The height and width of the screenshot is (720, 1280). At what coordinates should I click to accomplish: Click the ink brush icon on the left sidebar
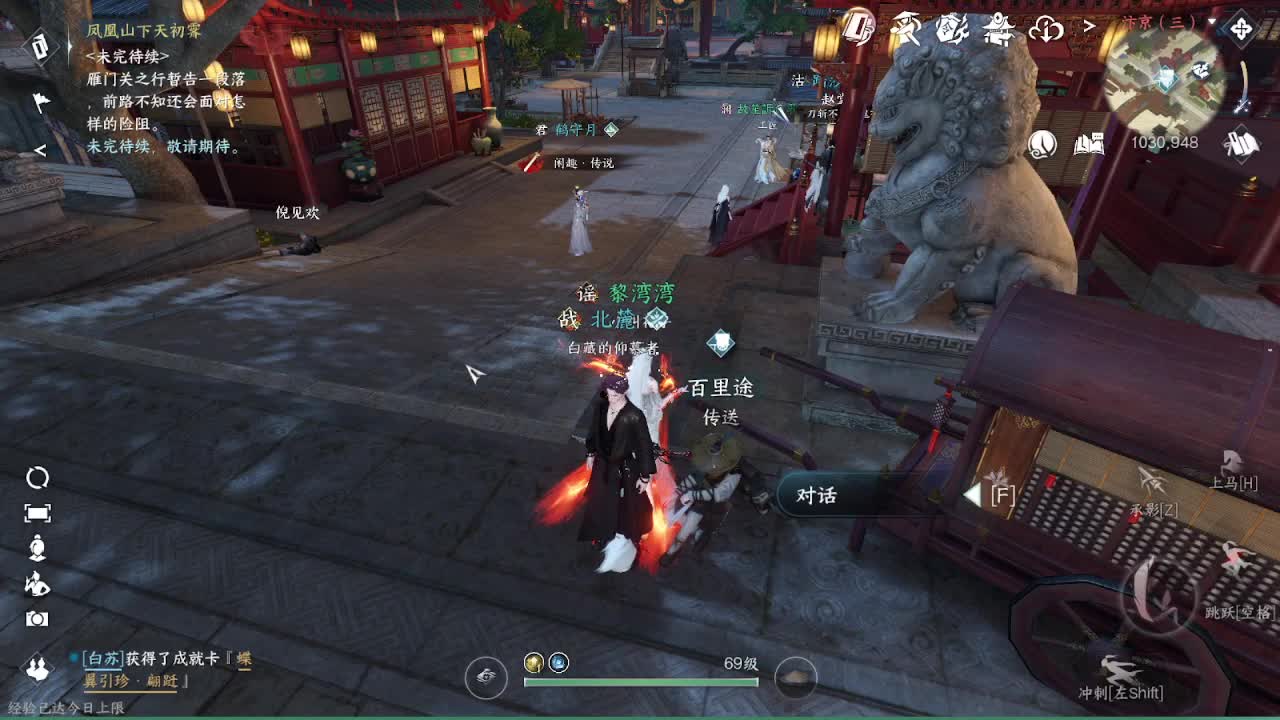pyautogui.click(x=37, y=584)
